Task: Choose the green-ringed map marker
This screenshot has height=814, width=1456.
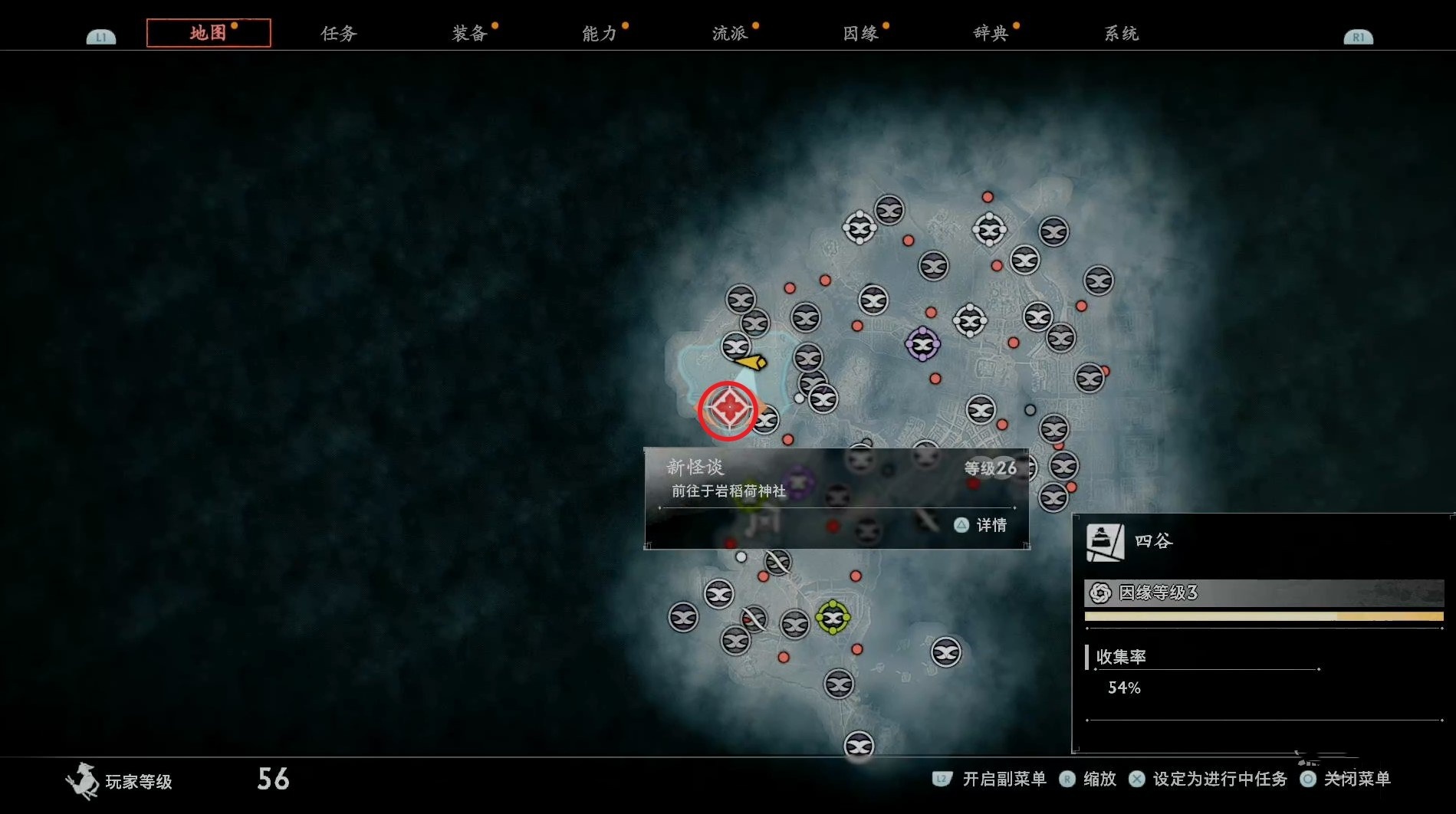Action: tap(833, 617)
